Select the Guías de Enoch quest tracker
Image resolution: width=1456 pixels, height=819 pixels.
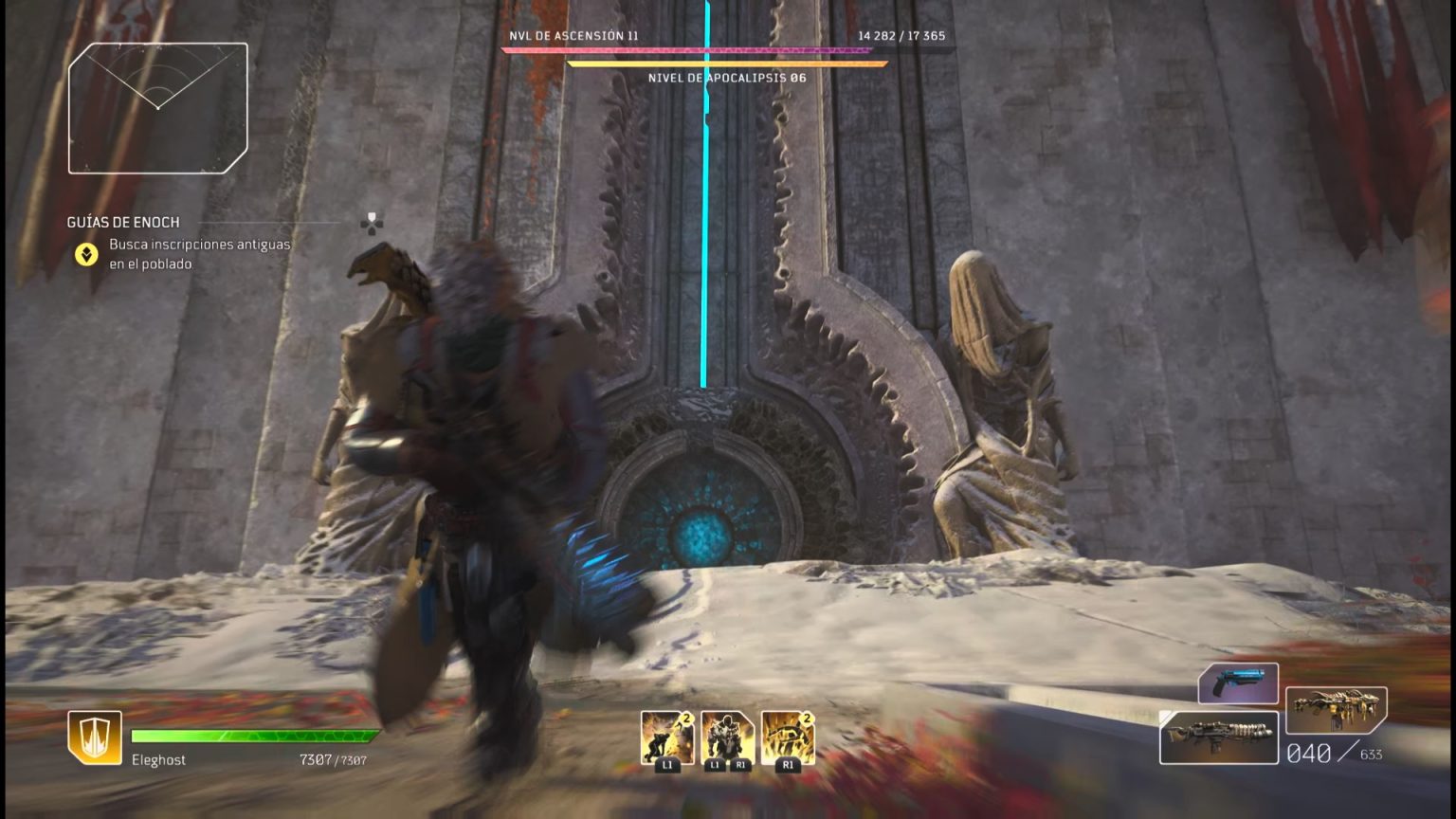pos(123,223)
